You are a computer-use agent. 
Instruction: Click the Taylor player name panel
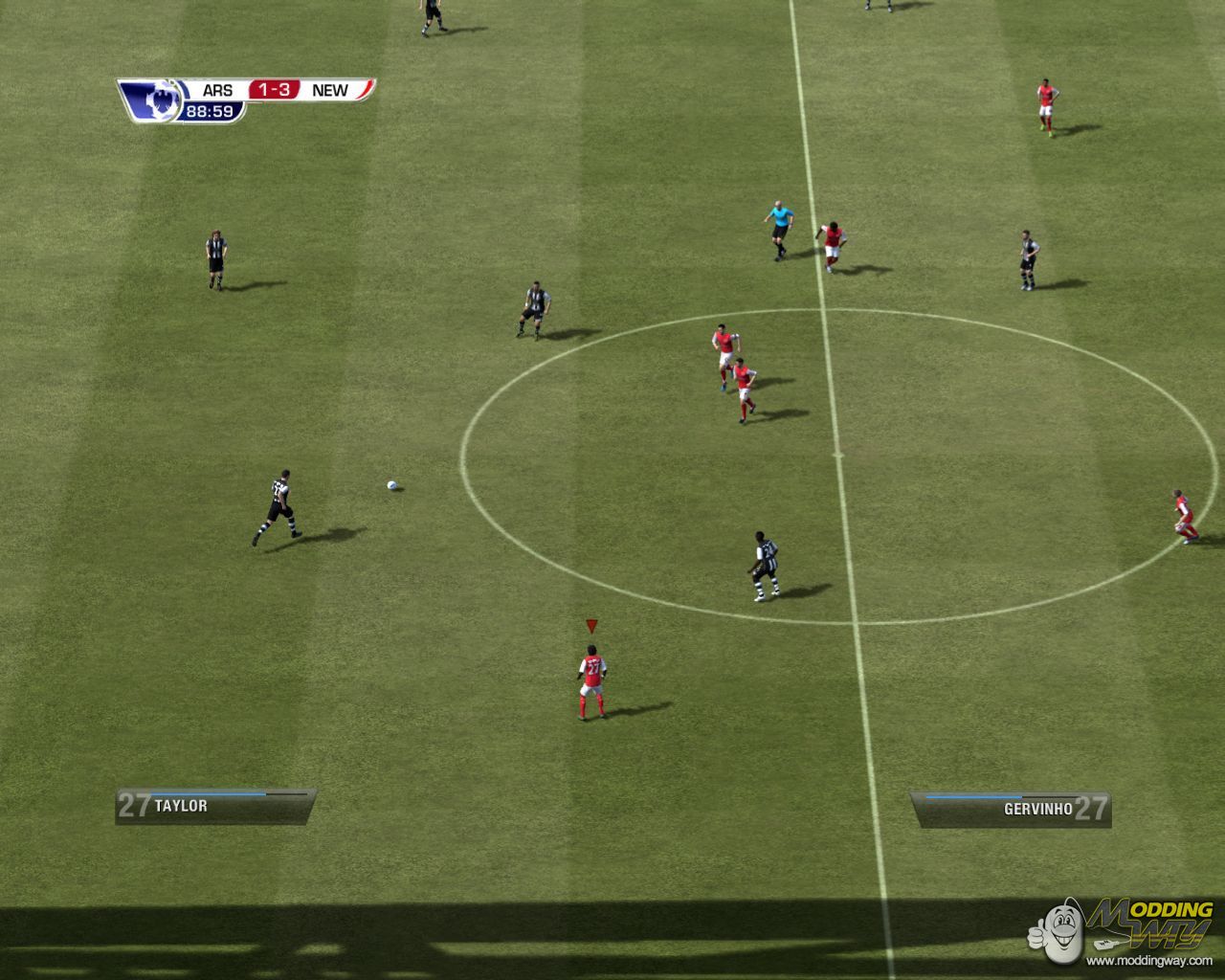tap(215, 806)
